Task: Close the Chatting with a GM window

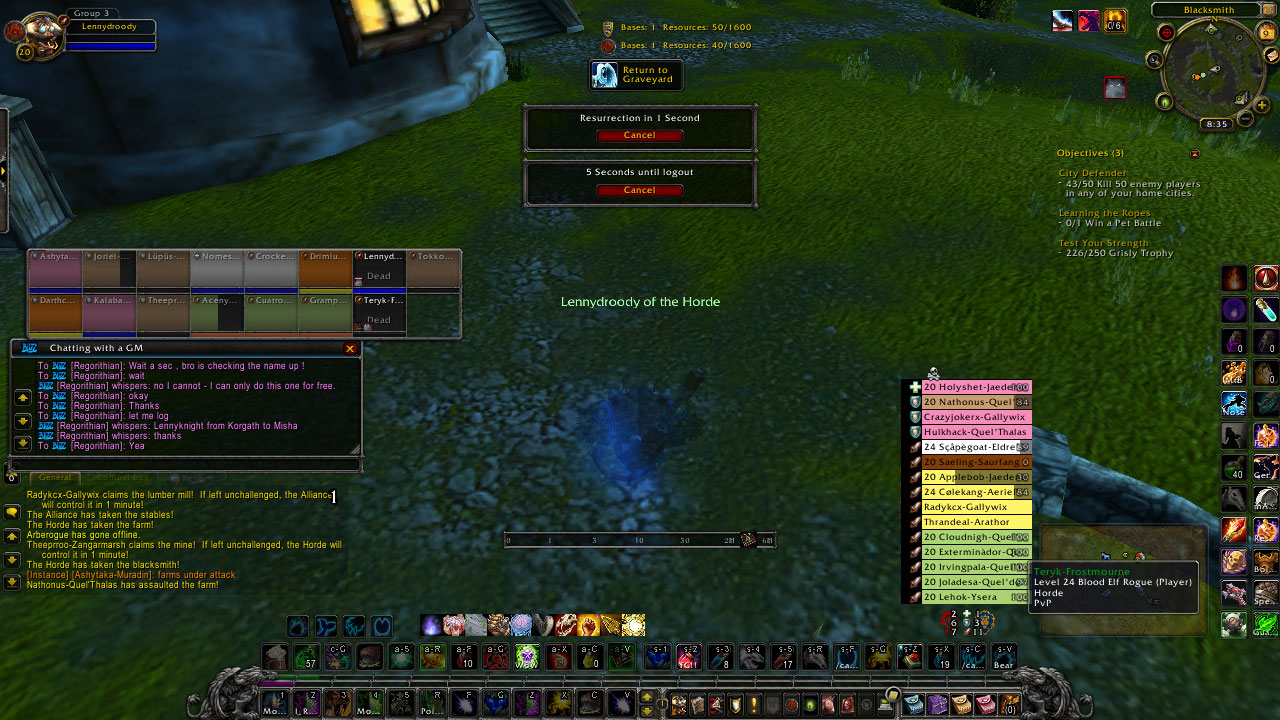Action: click(x=350, y=348)
